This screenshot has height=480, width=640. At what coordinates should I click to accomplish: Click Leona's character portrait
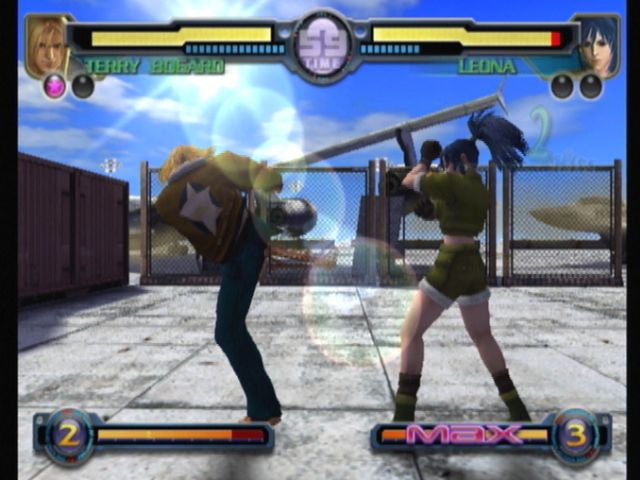coord(598,45)
